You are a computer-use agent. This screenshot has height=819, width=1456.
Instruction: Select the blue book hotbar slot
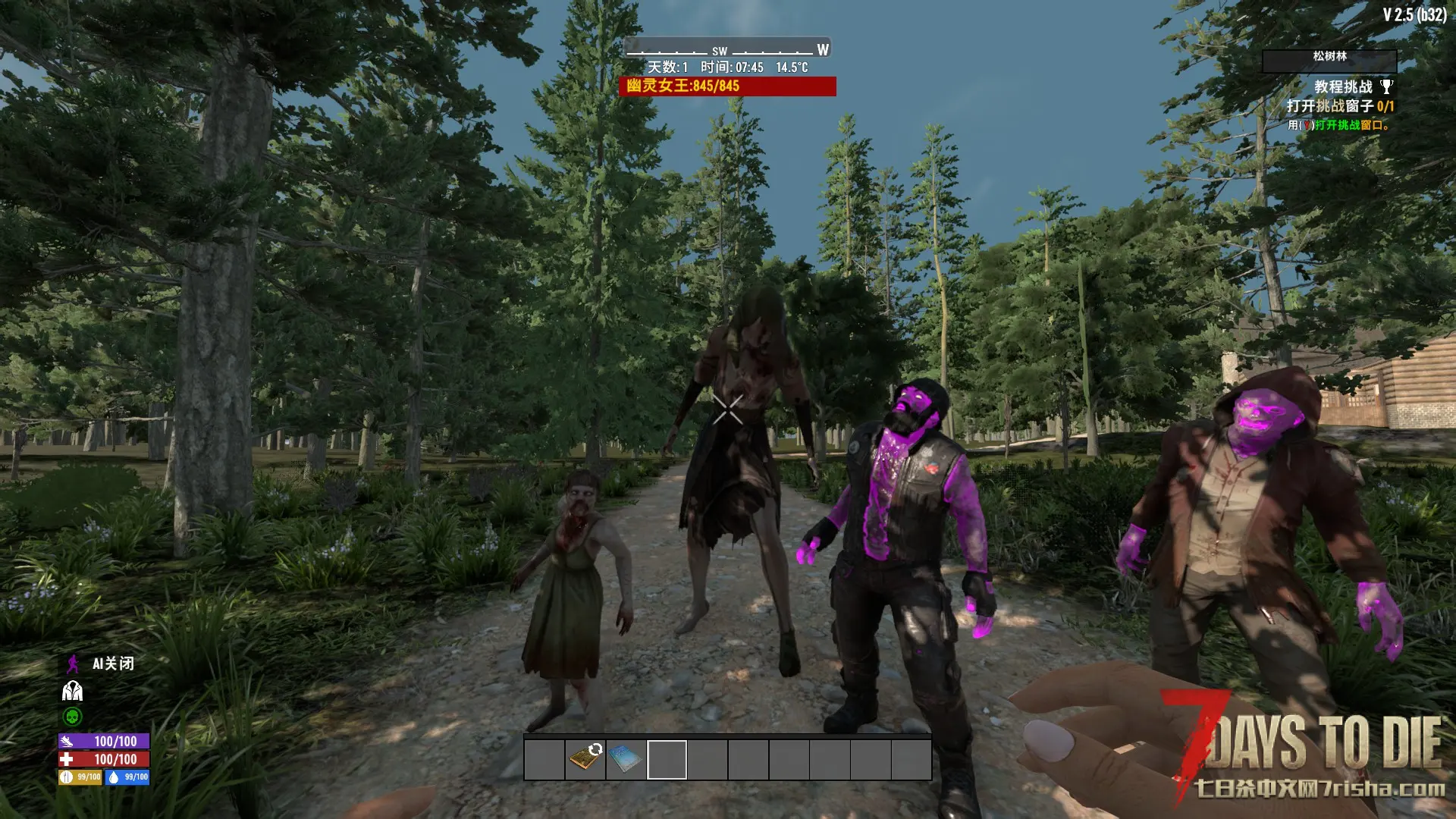pyautogui.click(x=626, y=758)
